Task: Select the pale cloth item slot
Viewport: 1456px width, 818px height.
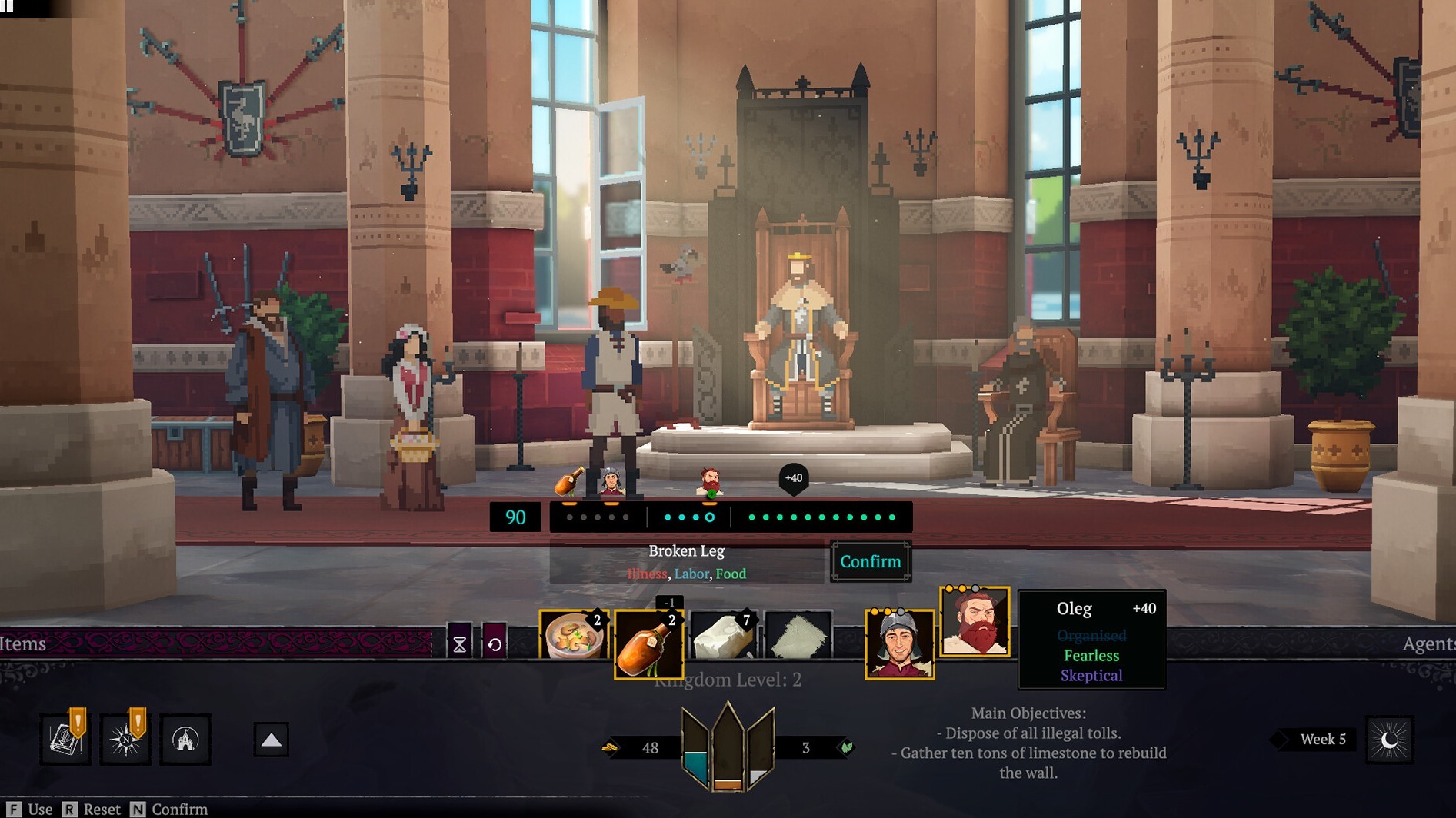Action: [798, 636]
